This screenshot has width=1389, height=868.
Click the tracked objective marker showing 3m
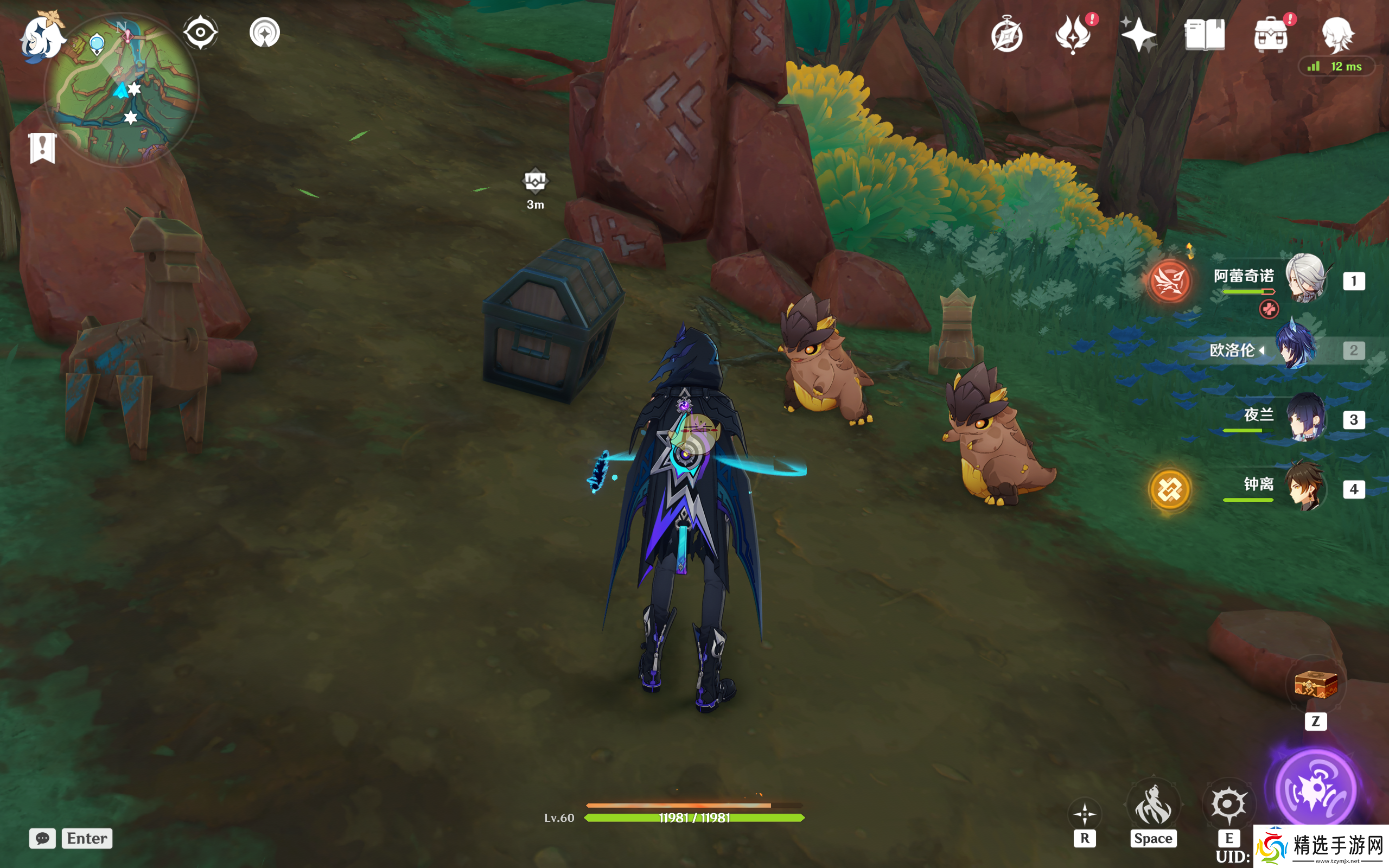[x=535, y=182]
